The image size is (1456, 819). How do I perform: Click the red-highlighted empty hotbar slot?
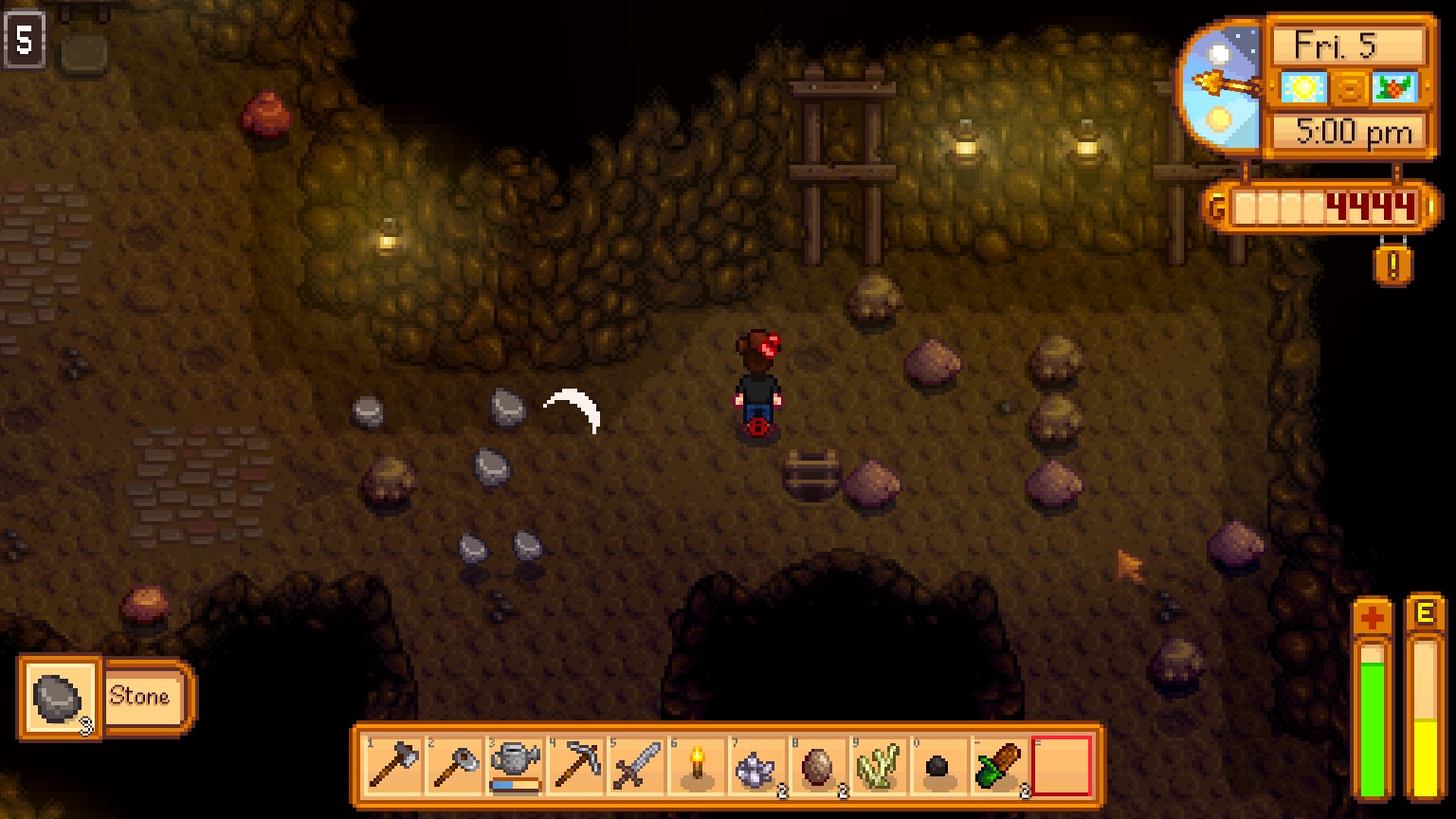[1062, 765]
